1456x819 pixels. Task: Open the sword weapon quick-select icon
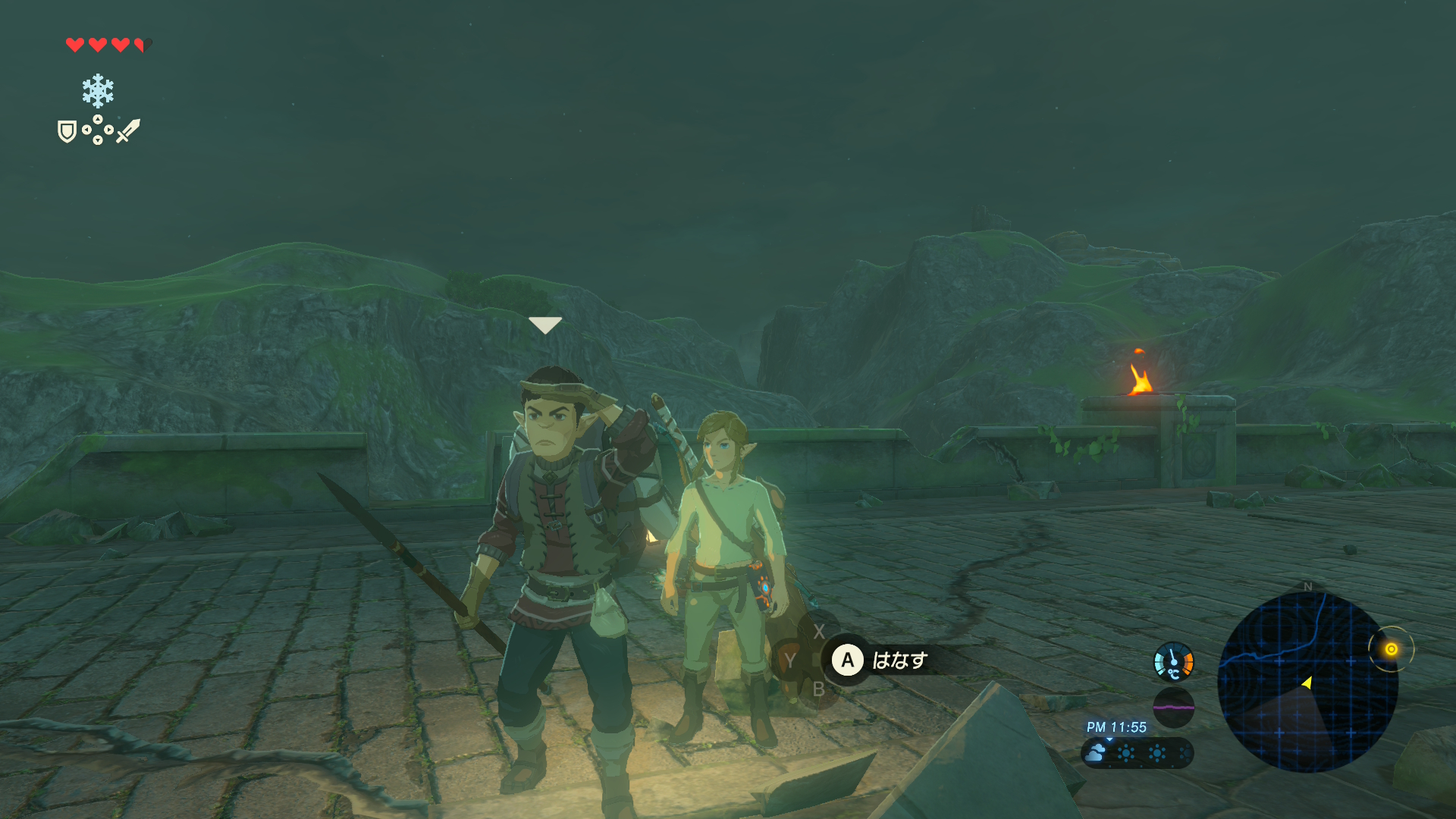(x=128, y=130)
